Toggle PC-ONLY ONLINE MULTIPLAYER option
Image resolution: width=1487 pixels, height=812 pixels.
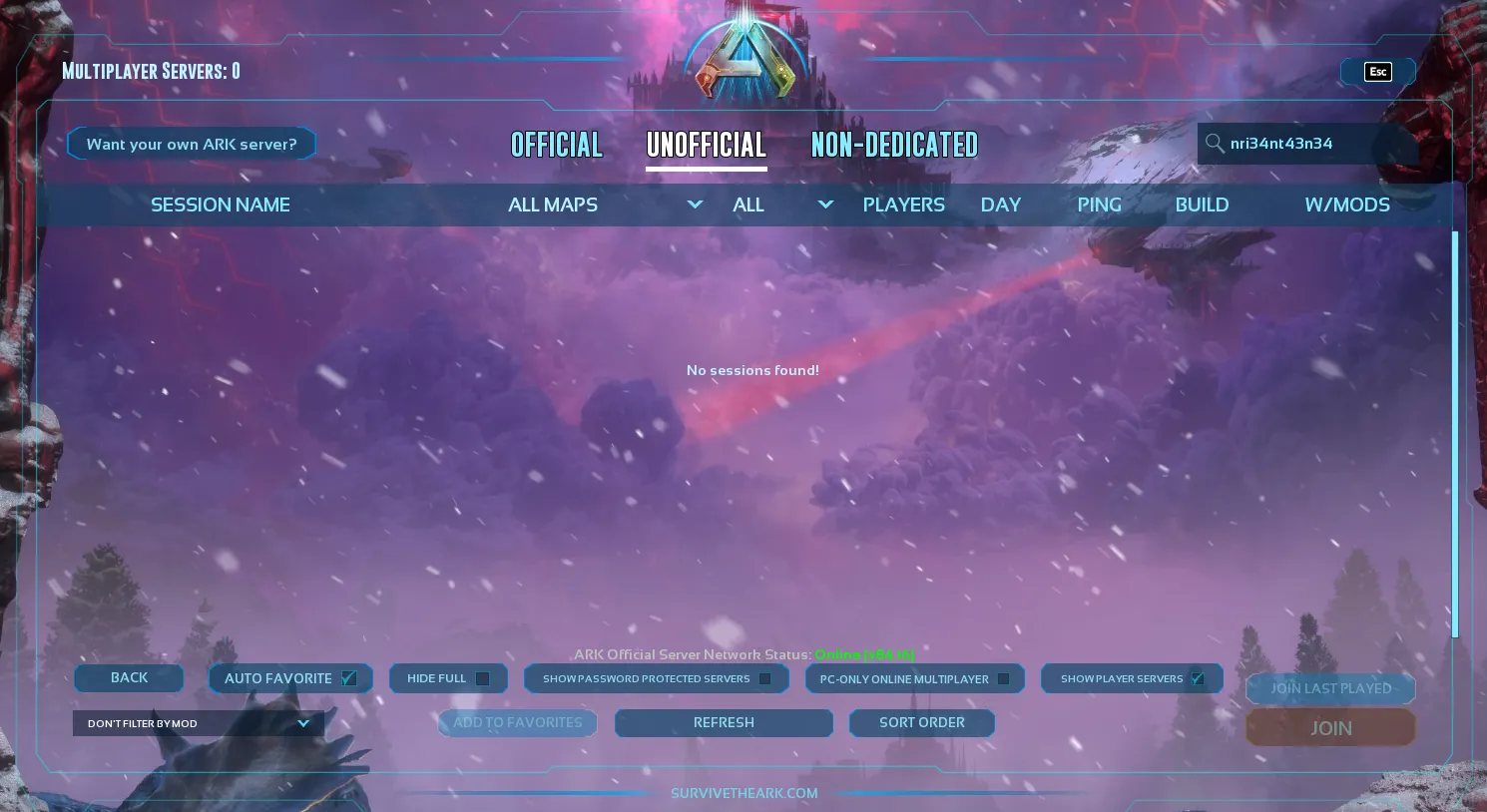pyautogui.click(x=1003, y=678)
